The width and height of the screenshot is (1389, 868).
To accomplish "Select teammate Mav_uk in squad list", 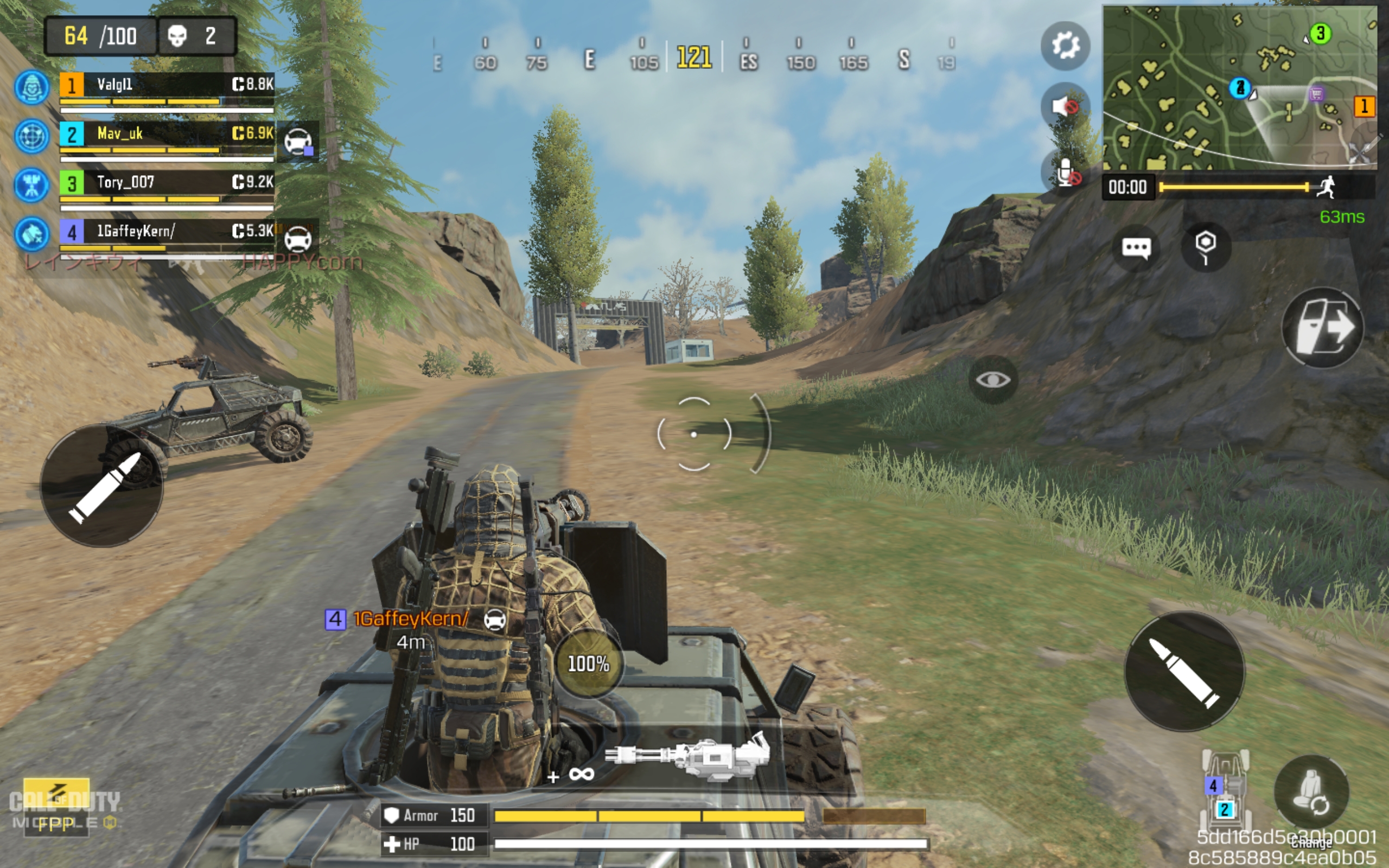I will pyautogui.click(x=167, y=135).
